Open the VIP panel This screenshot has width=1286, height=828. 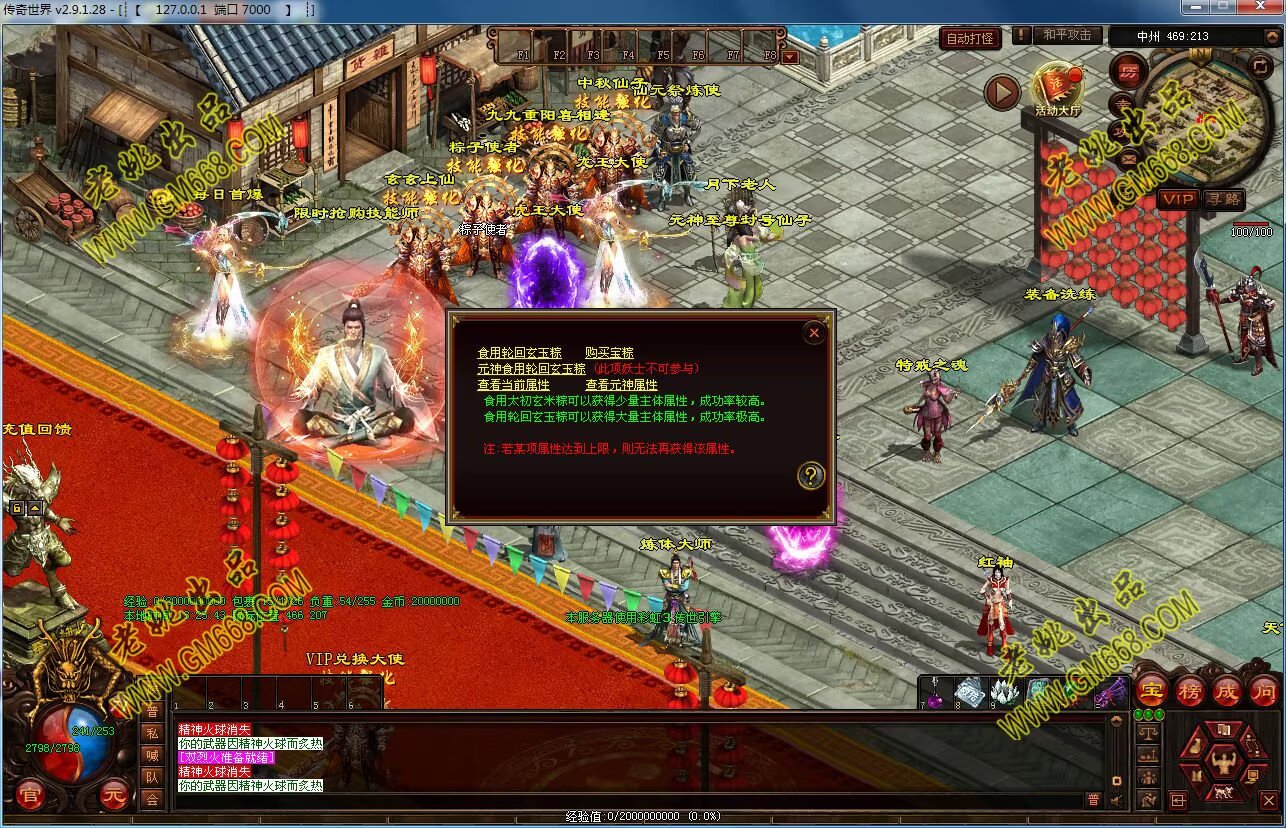(x=1178, y=199)
